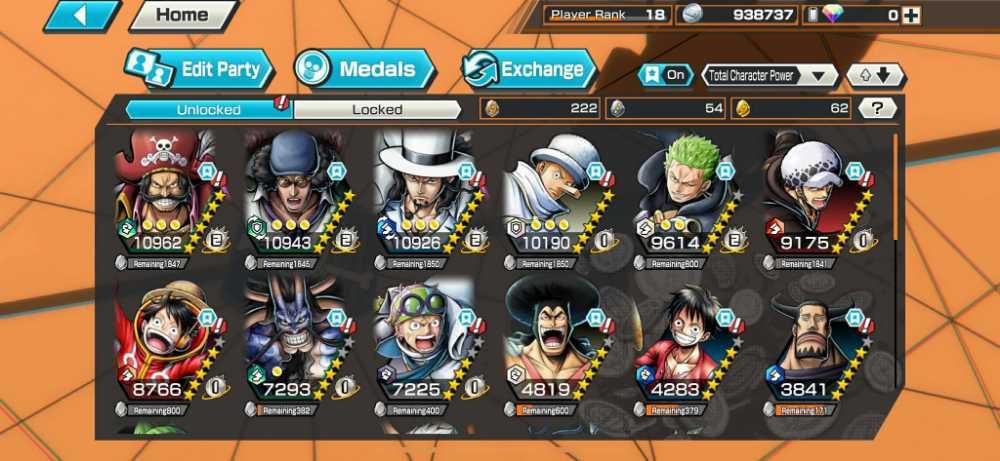Open the question mark help button
This screenshot has height=461, width=1000.
click(876, 108)
